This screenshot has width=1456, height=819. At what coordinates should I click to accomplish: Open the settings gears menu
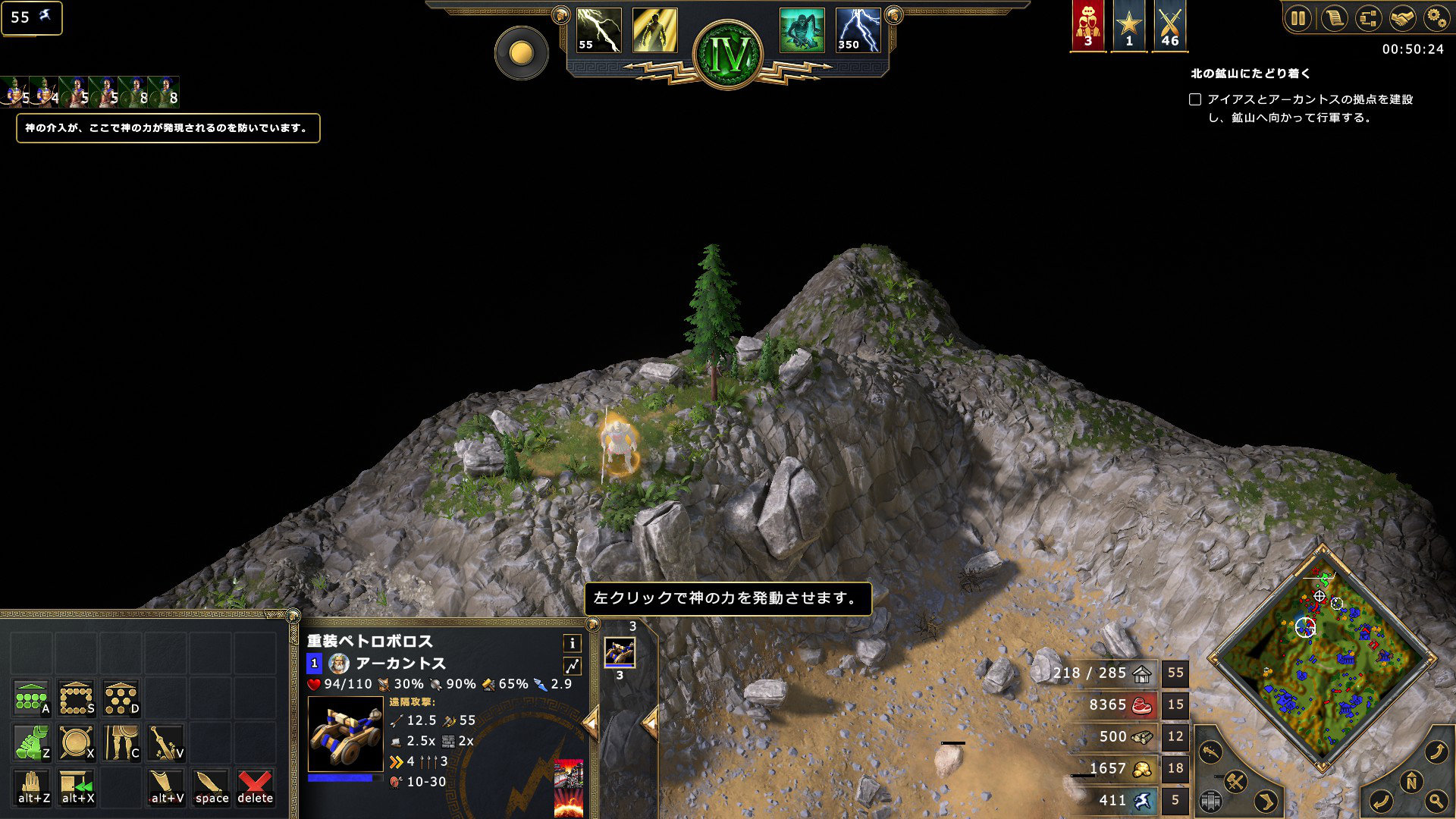1436,17
